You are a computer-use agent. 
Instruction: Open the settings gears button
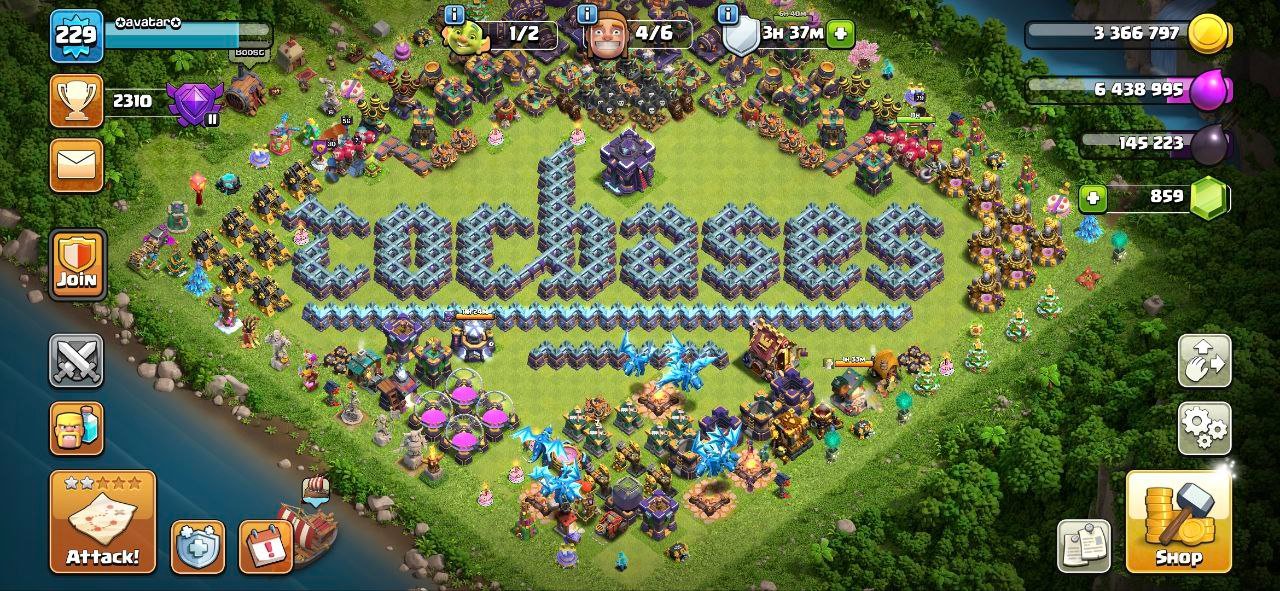[x=1205, y=428]
